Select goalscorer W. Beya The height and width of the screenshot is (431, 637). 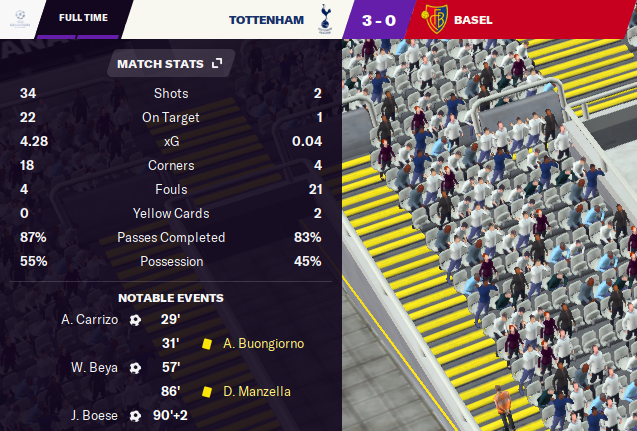point(92,367)
